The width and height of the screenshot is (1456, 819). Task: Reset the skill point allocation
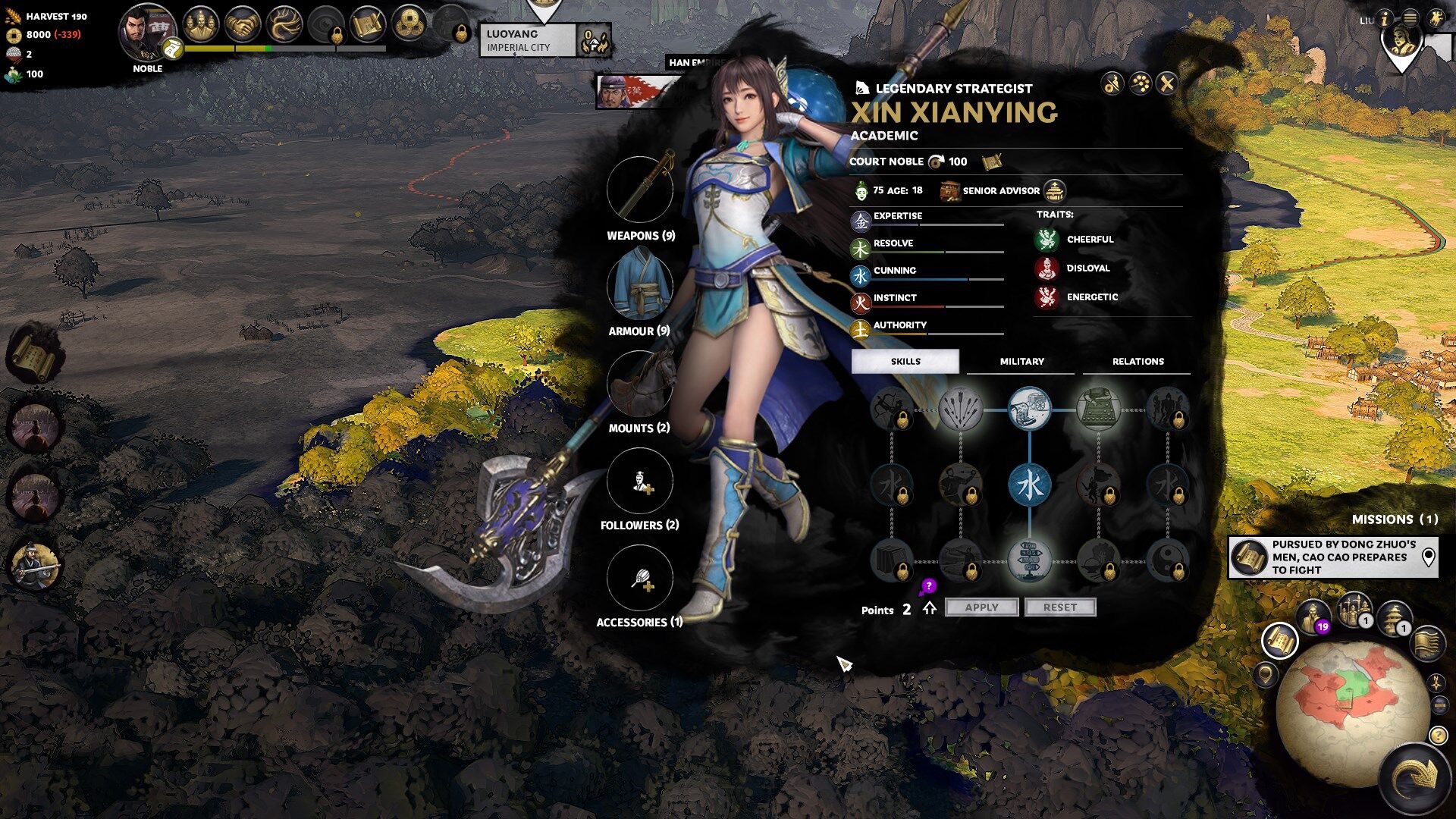[x=1059, y=607]
